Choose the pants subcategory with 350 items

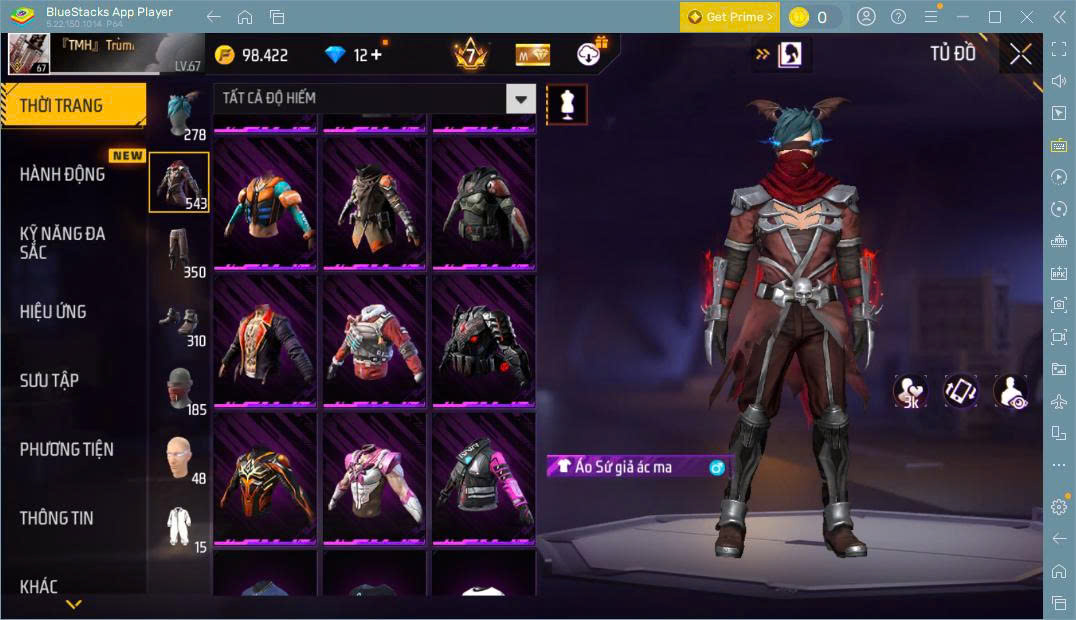[180, 251]
